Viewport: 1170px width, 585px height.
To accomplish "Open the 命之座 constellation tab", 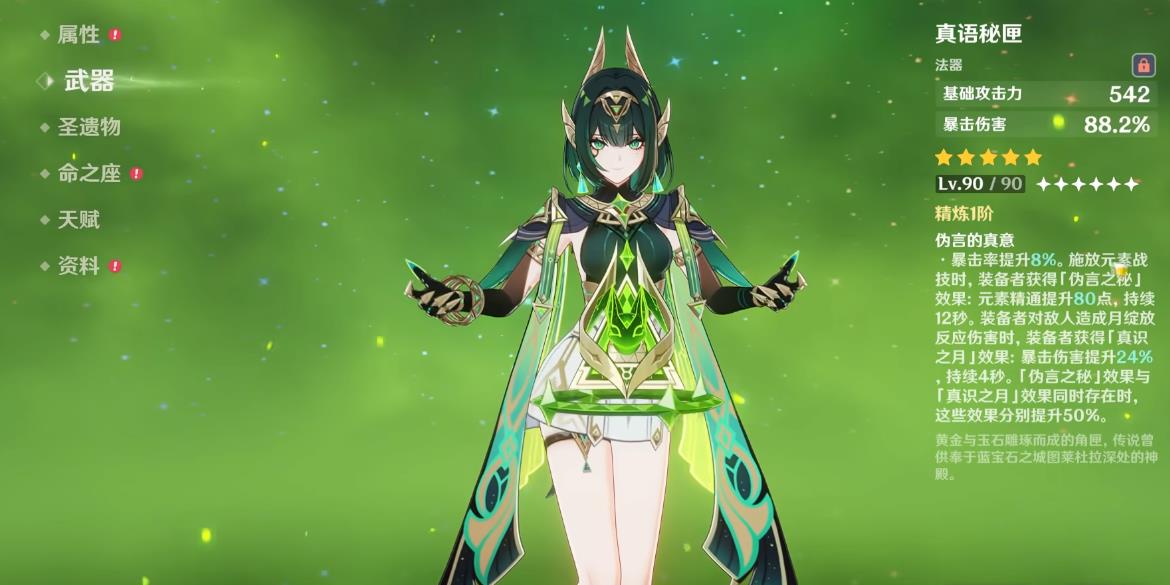I will coord(89,173).
